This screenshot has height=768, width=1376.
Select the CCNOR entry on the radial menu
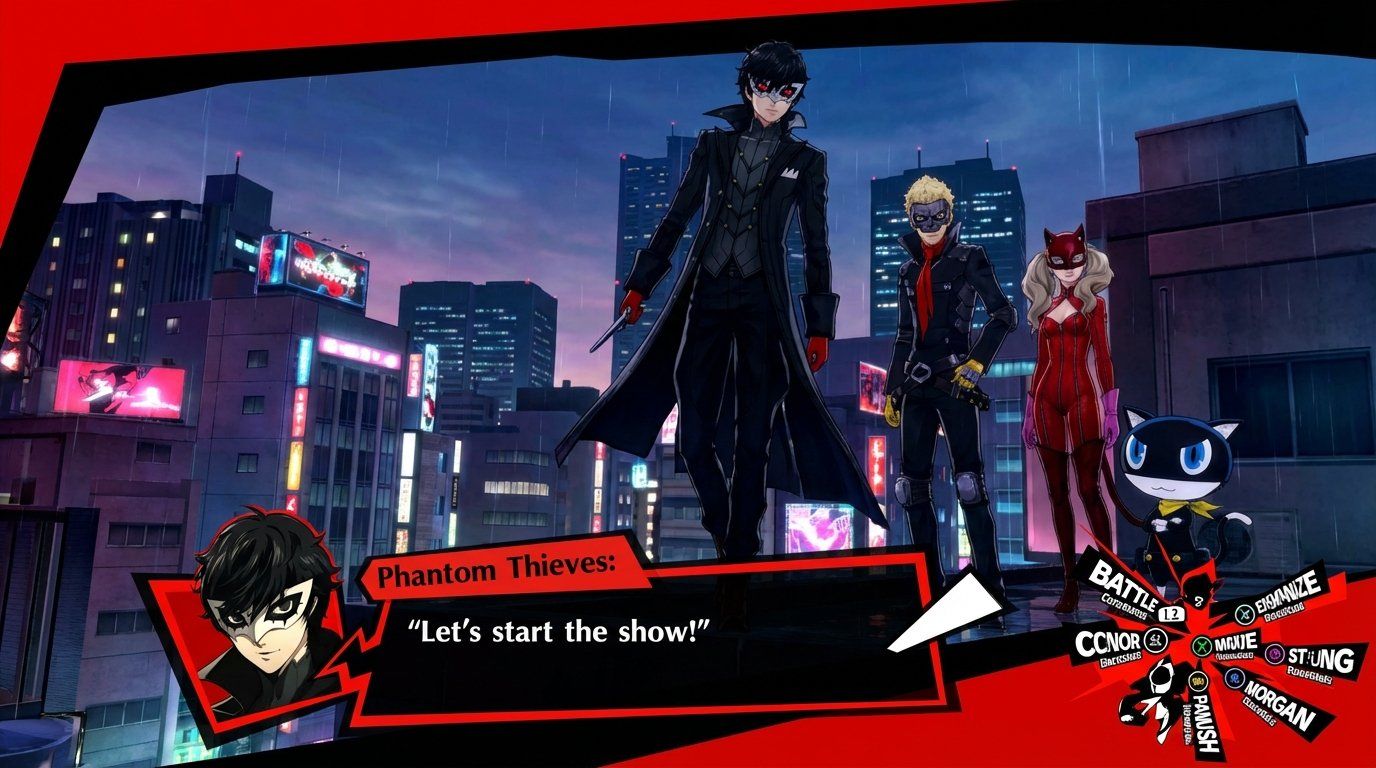[1108, 639]
